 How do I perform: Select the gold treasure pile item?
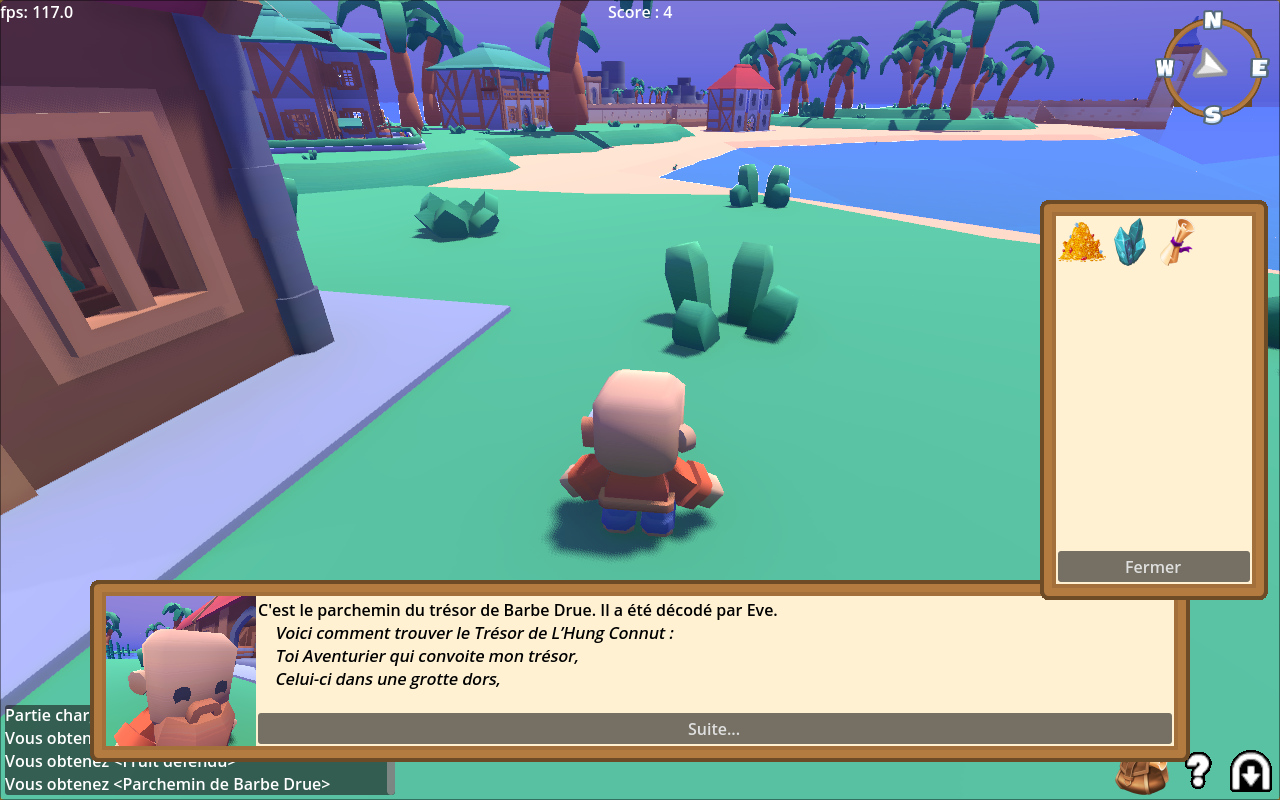pos(1081,243)
